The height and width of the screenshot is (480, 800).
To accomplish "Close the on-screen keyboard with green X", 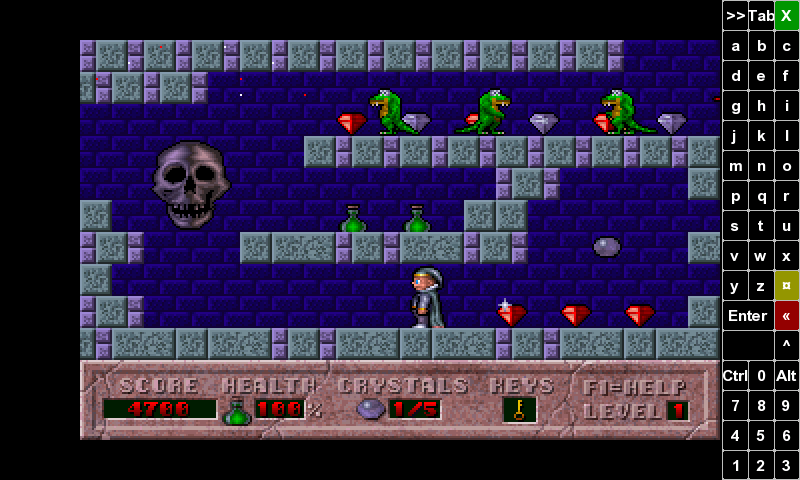I will pos(787,16).
